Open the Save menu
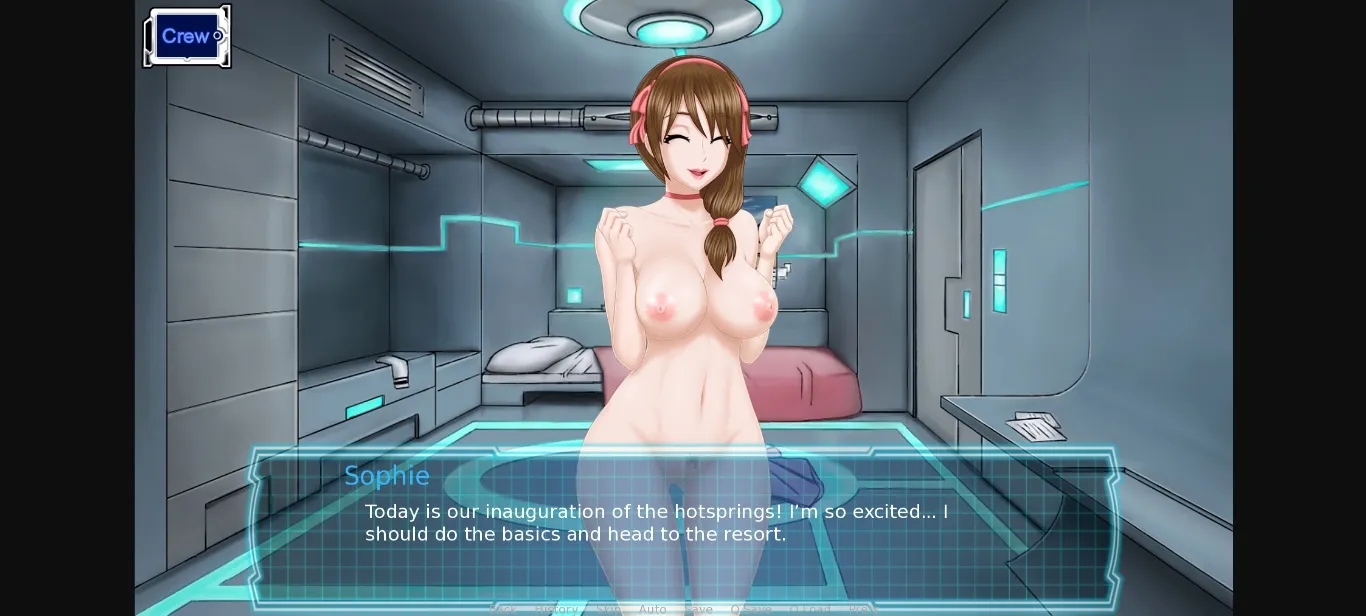1366x616 pixels. (699, 609)
